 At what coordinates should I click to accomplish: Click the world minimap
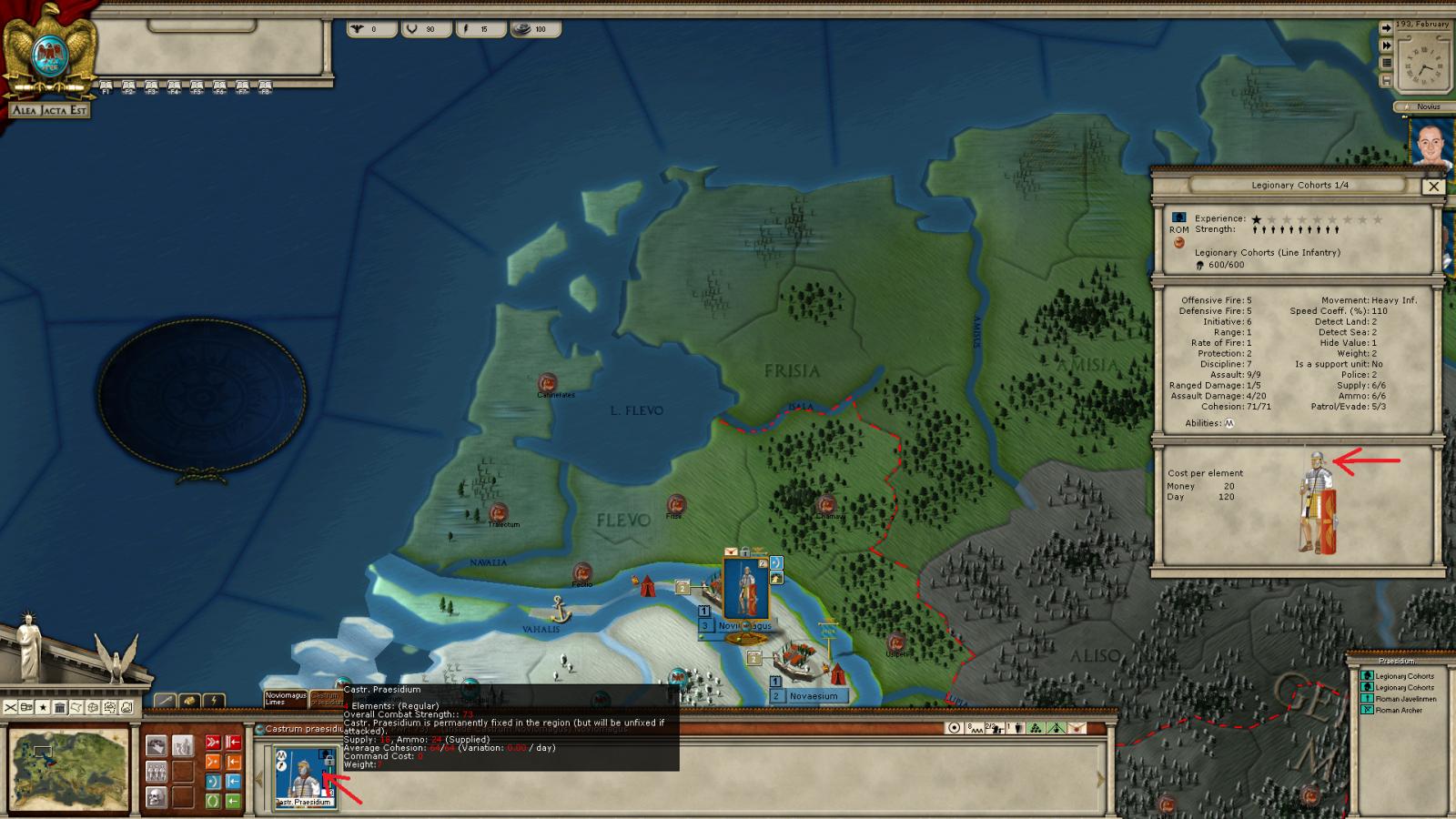[x=69, y=767]
